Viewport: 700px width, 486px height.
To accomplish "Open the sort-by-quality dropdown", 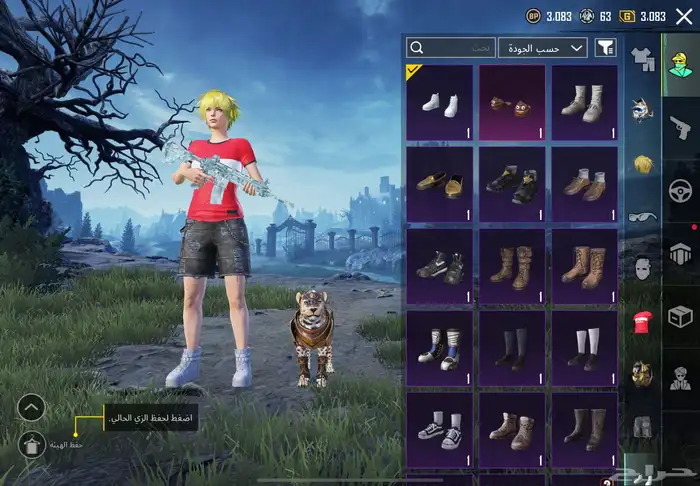I will pos(544,47).
